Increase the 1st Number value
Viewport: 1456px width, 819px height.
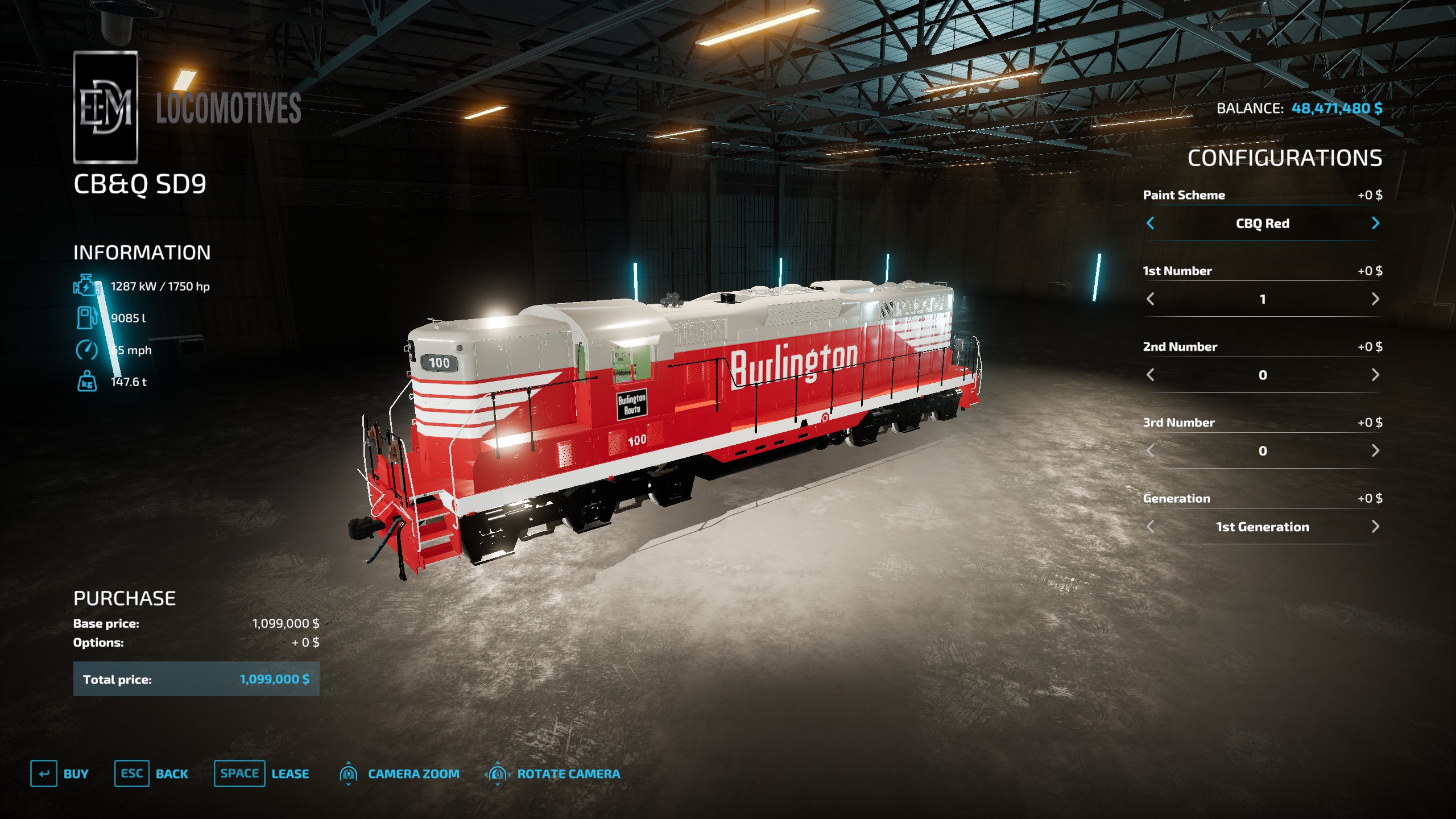pyautogui.click(x=1375, y=299)
